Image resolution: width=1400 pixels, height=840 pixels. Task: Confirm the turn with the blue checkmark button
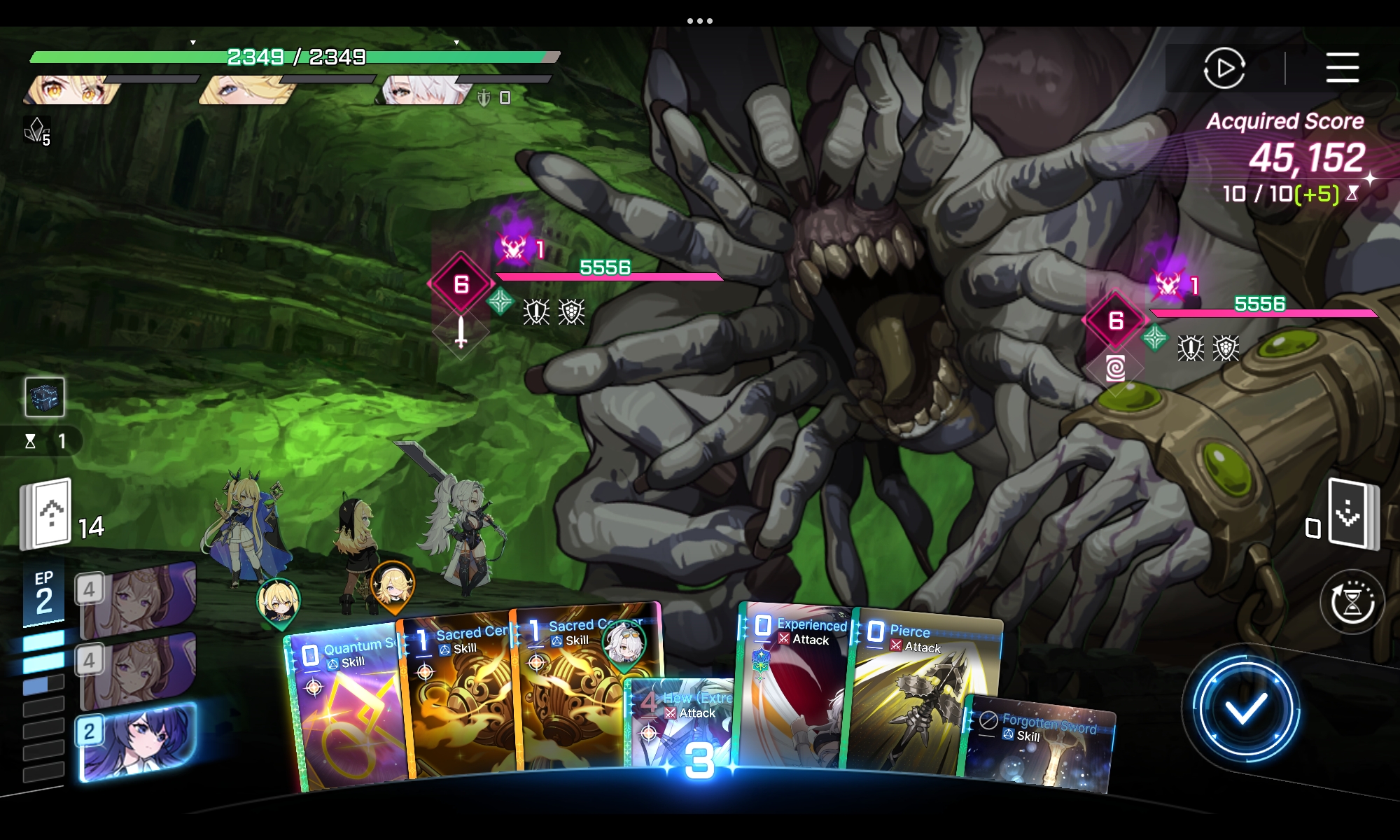coord(1245,708)
